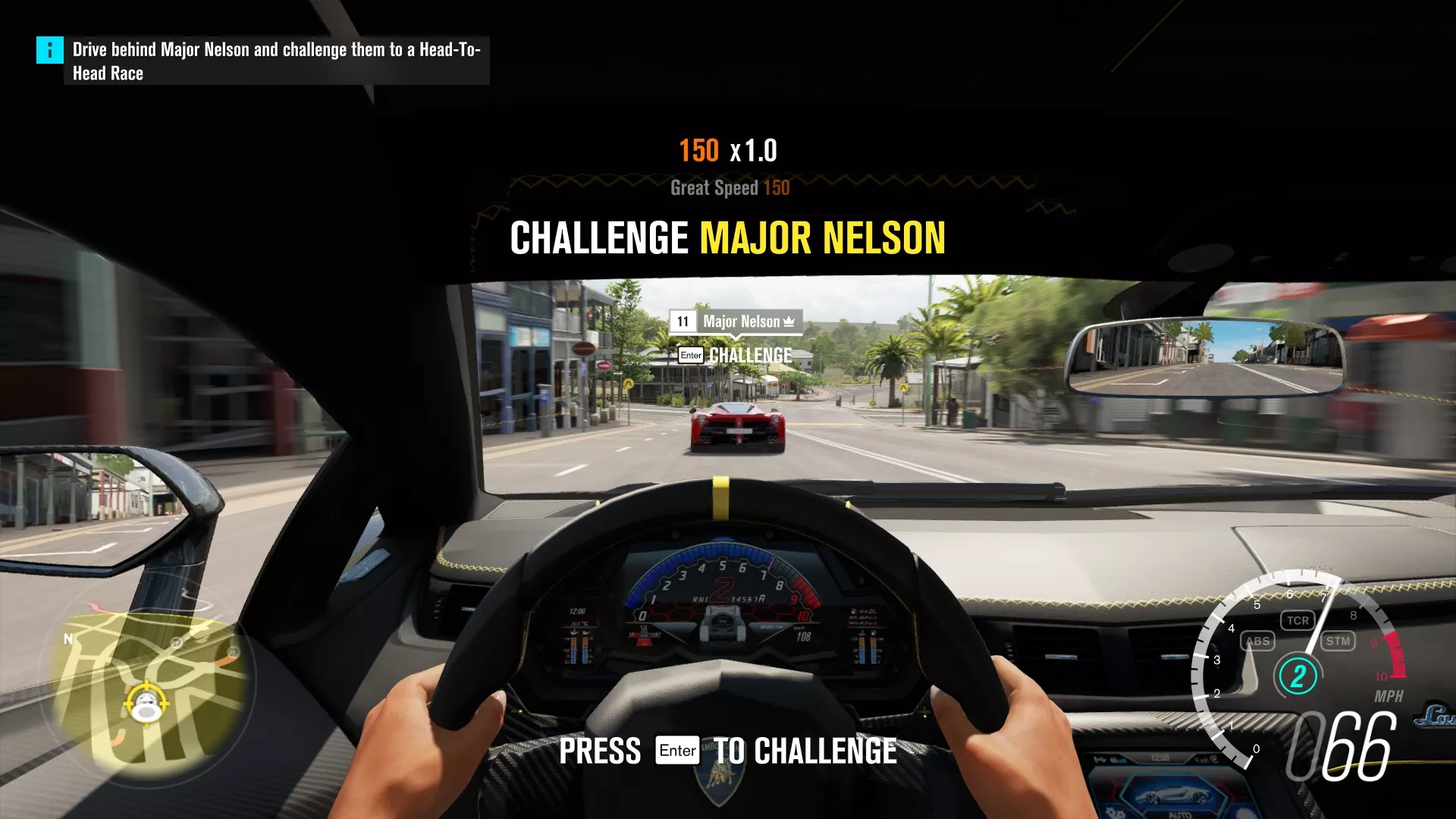Select the TCR indicator on the tachometer

(1298, 620)
